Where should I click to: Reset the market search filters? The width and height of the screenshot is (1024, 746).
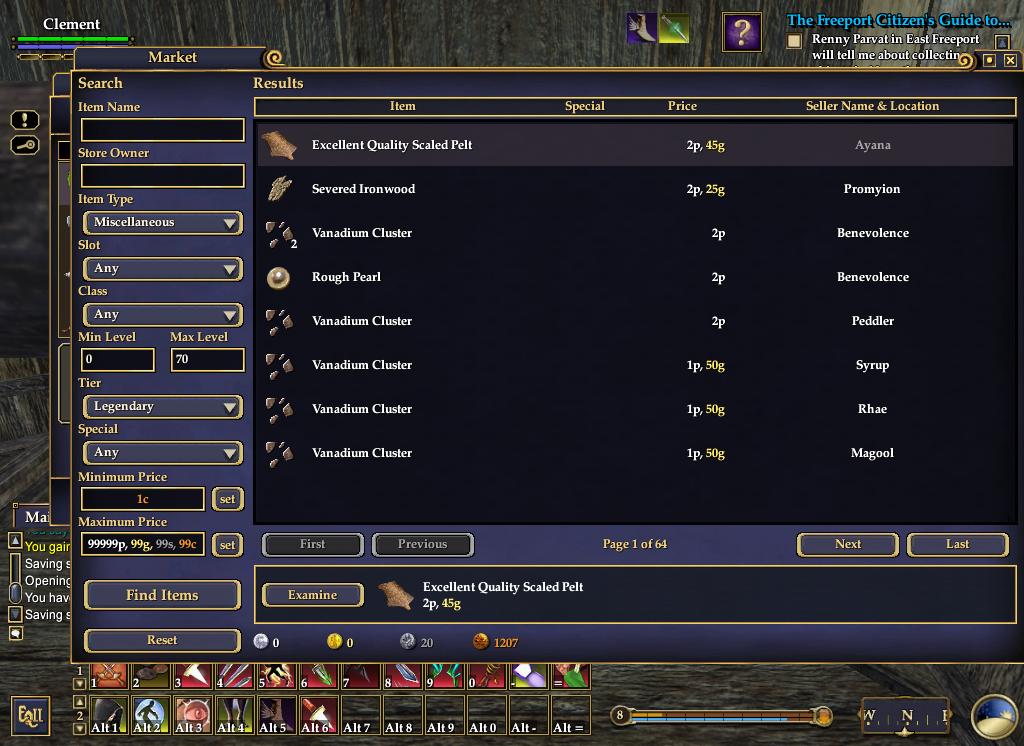pyautogui.click(x=162, y=640)
